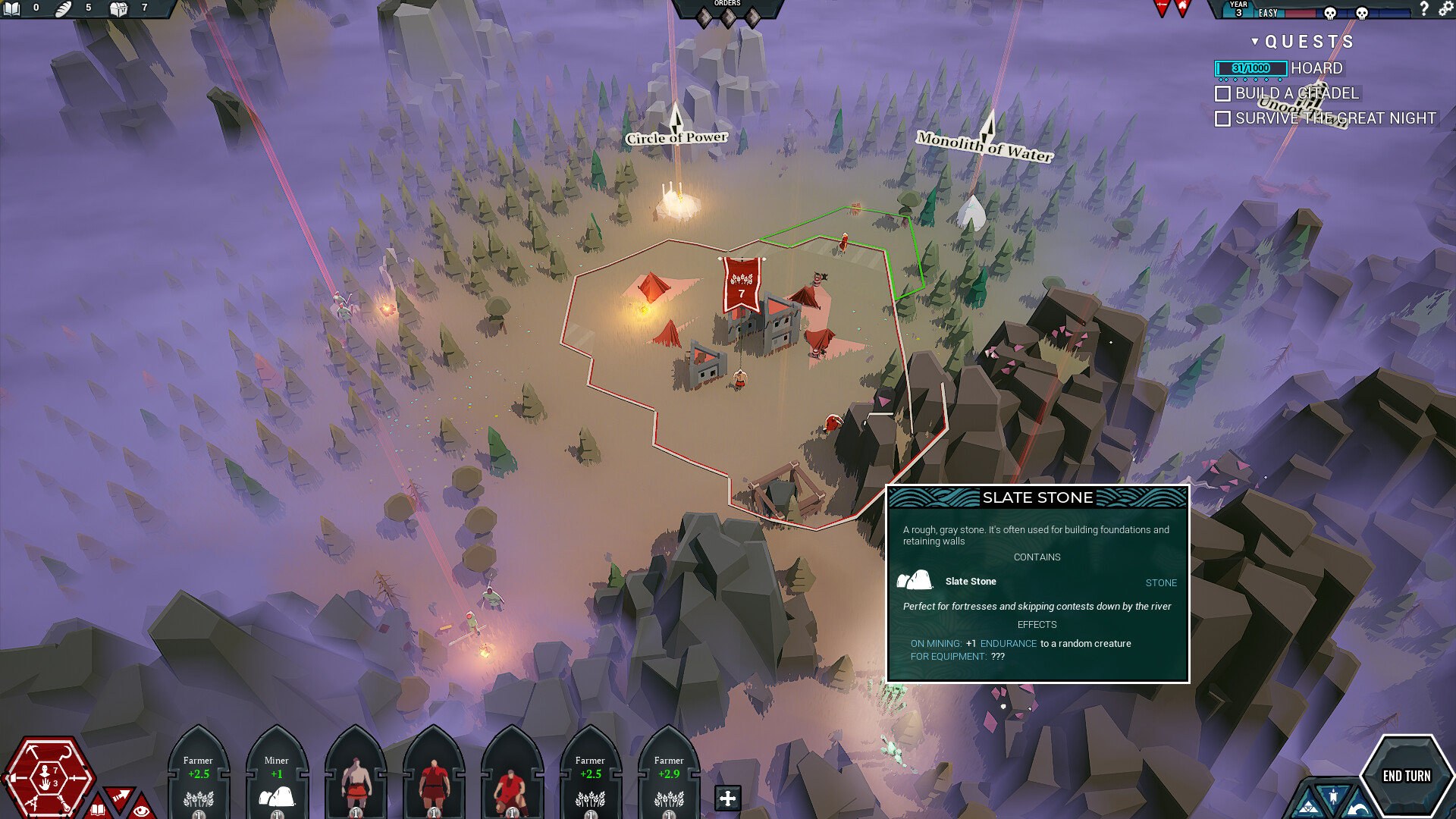Click the white cross move button

[x=727, y=798]
